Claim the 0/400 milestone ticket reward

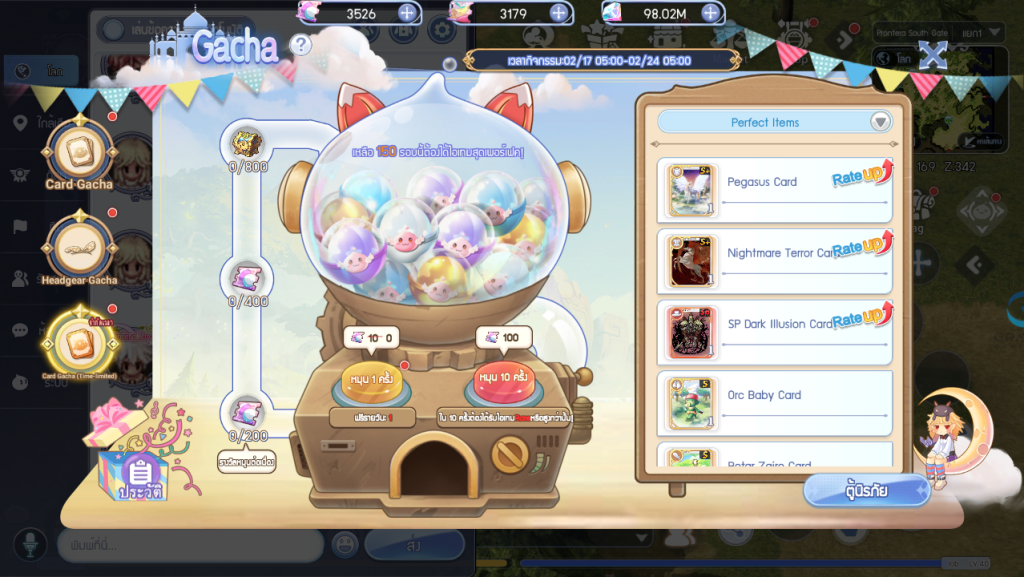point(247,278)
